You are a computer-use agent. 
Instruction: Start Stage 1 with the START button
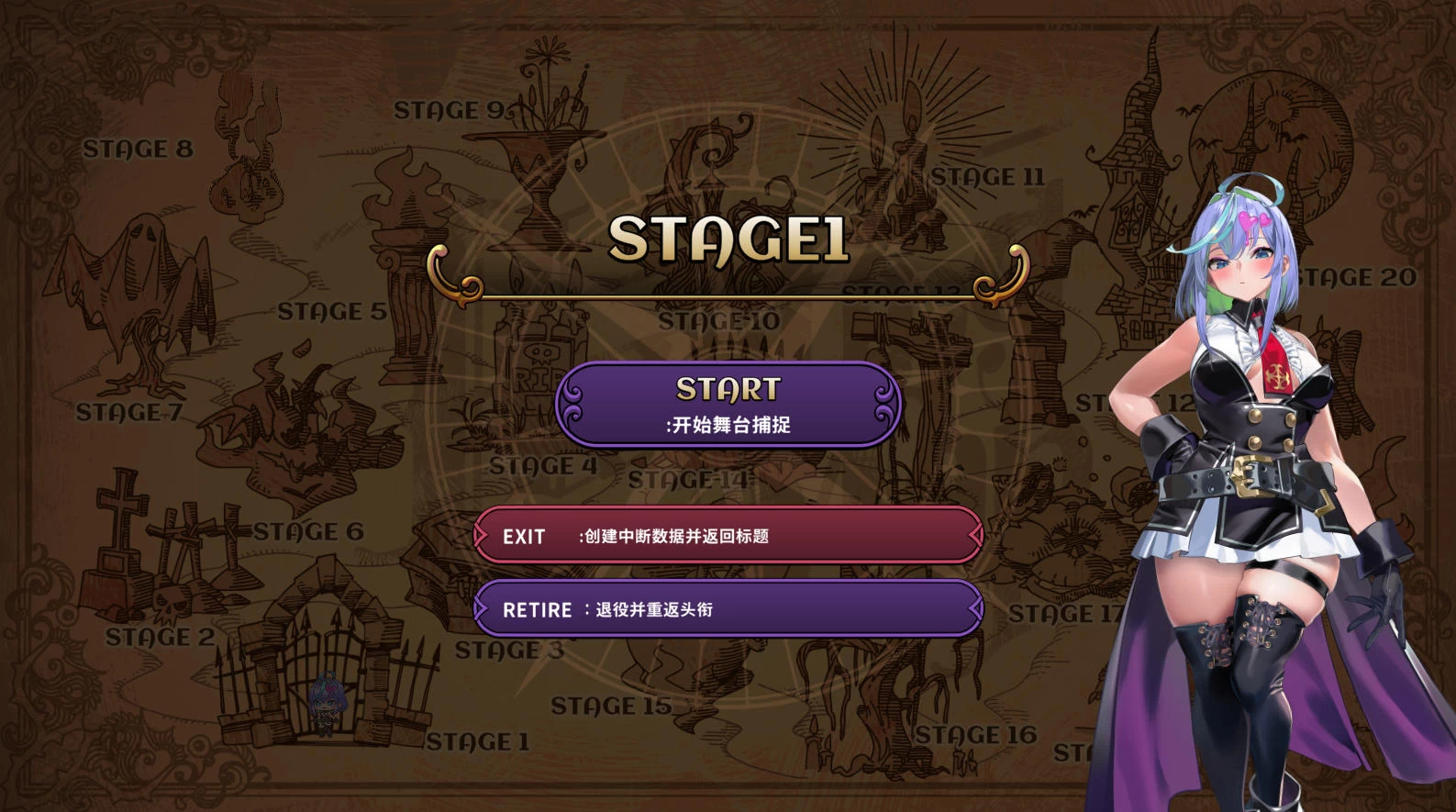click(728, 405)
